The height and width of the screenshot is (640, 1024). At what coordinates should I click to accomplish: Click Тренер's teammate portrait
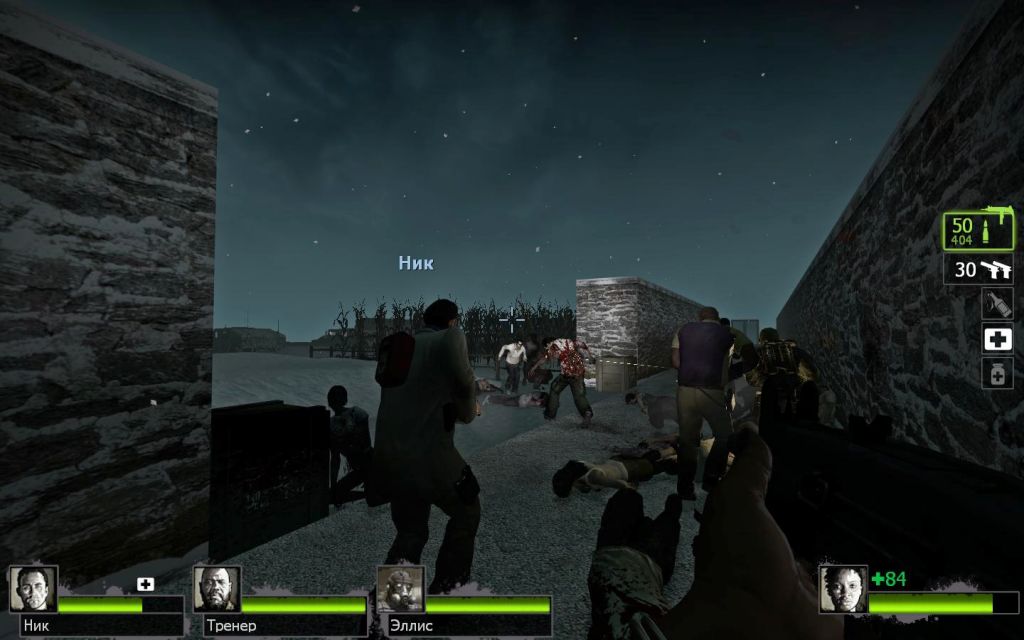(x=216, y=589)
